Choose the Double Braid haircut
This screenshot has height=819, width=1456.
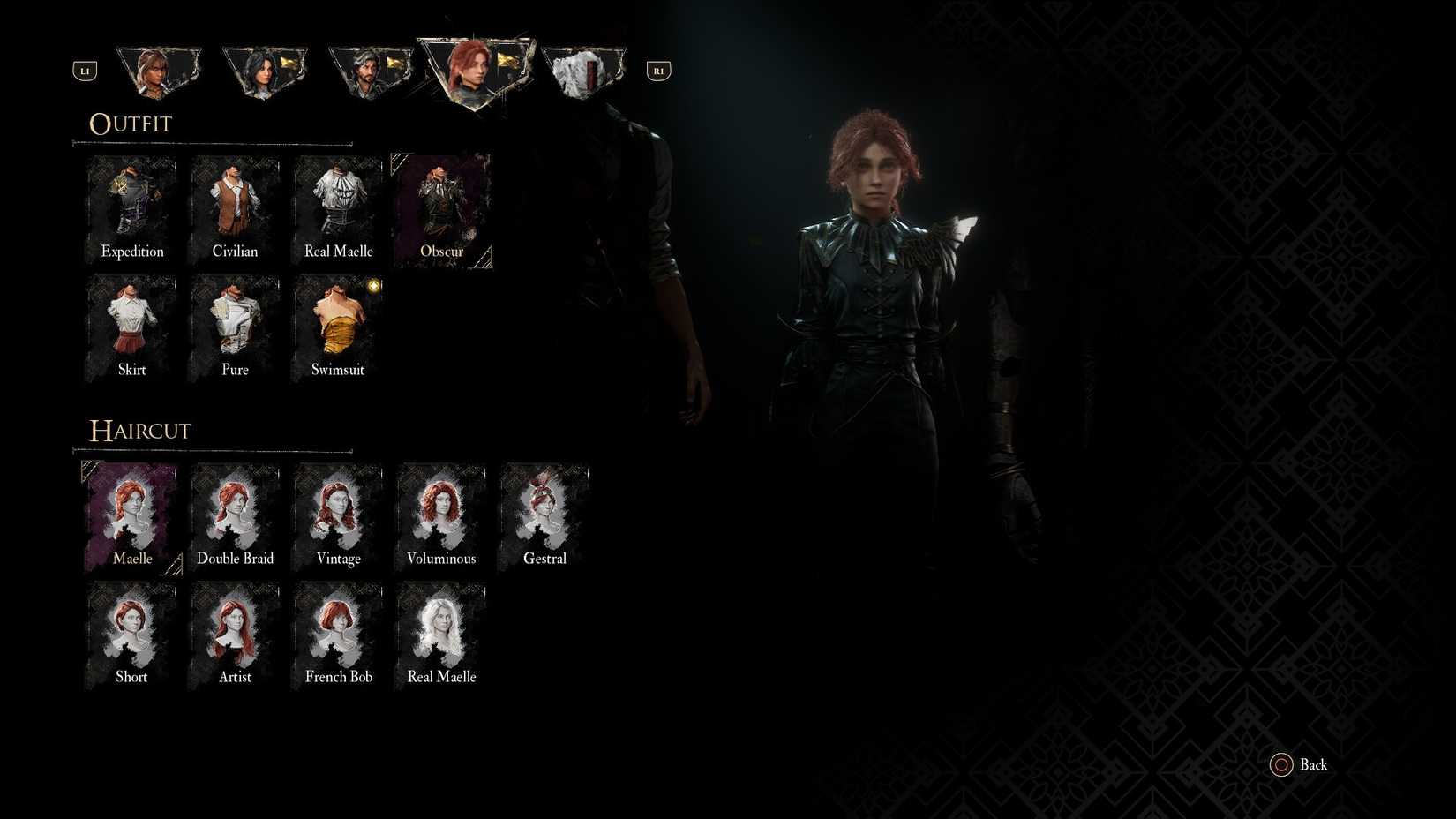point(235,512)
